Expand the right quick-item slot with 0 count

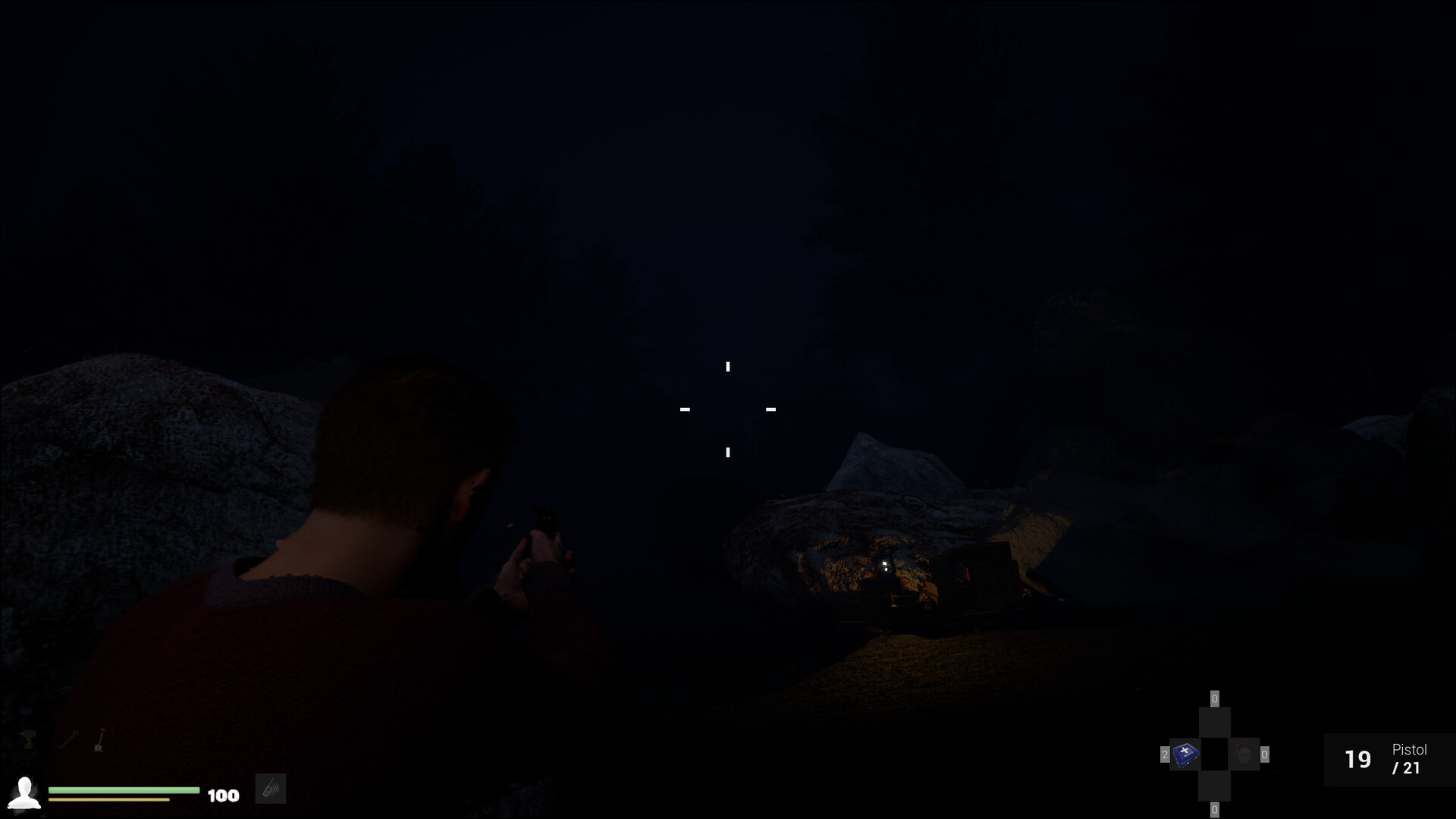click(1264, 755)
